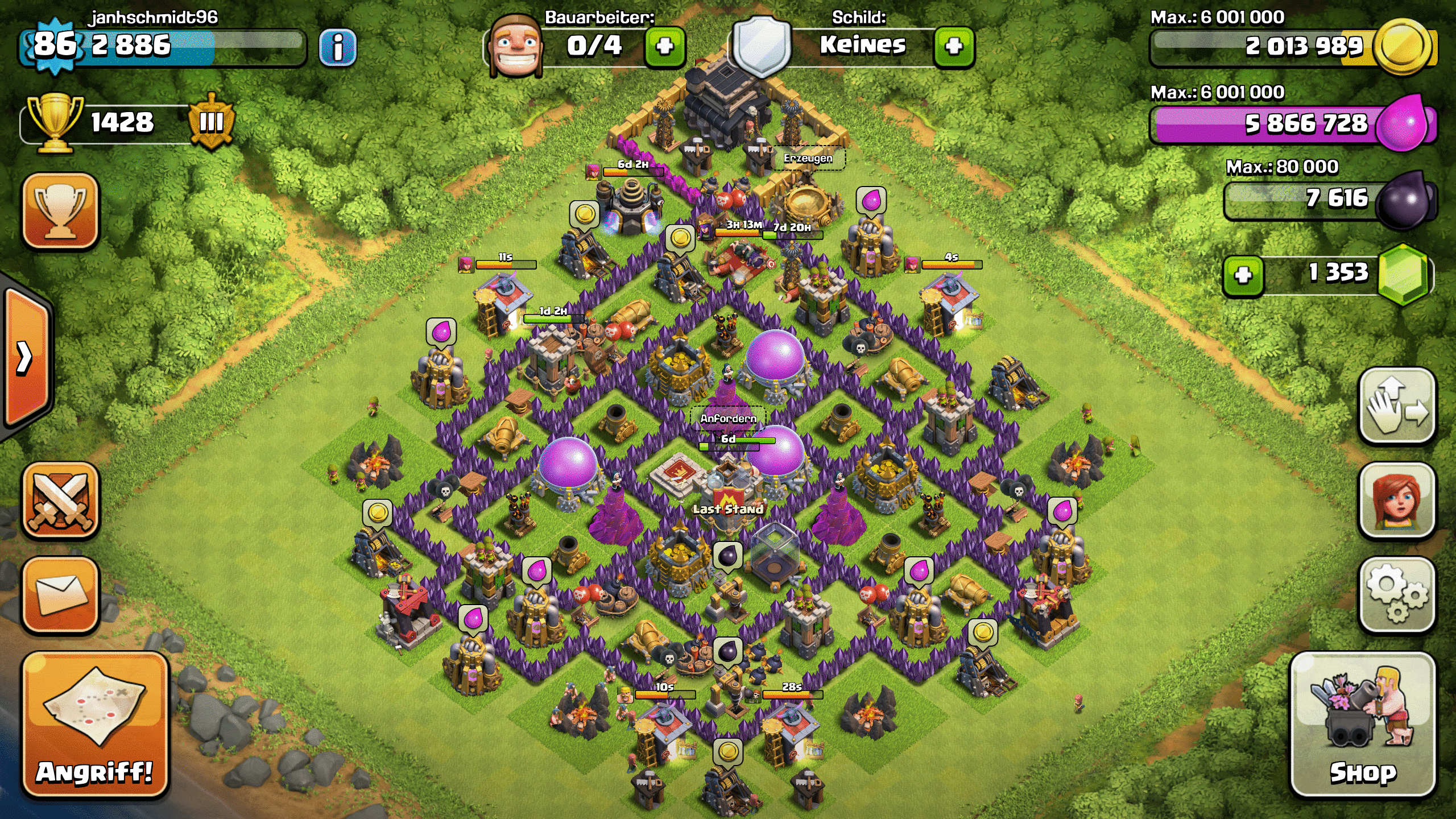
Task: Tap the Angriff! attack button
Action: pyautogui.click(x=95, y=725)
